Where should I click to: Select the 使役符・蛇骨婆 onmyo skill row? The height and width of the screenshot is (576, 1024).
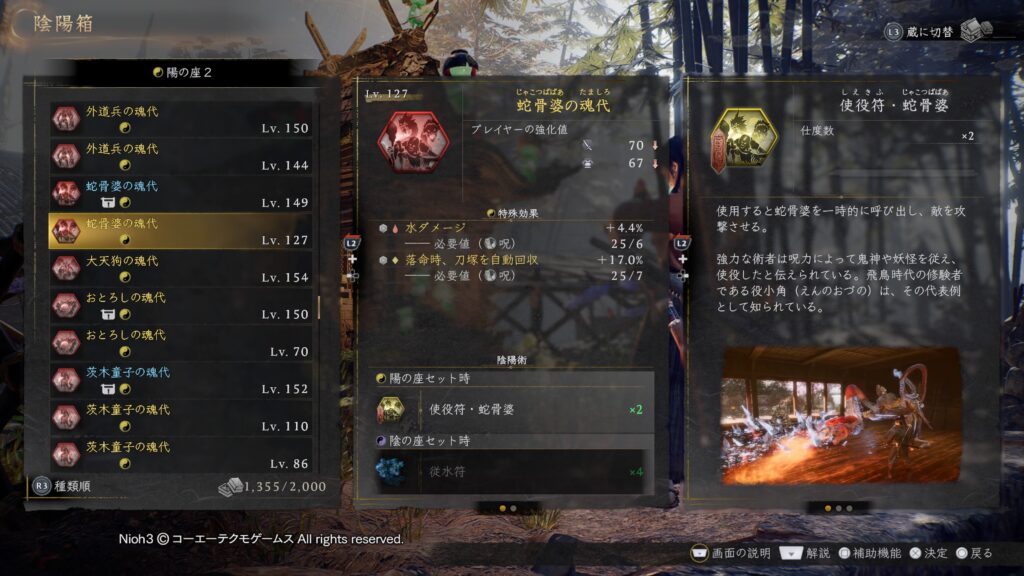(513, 409)
